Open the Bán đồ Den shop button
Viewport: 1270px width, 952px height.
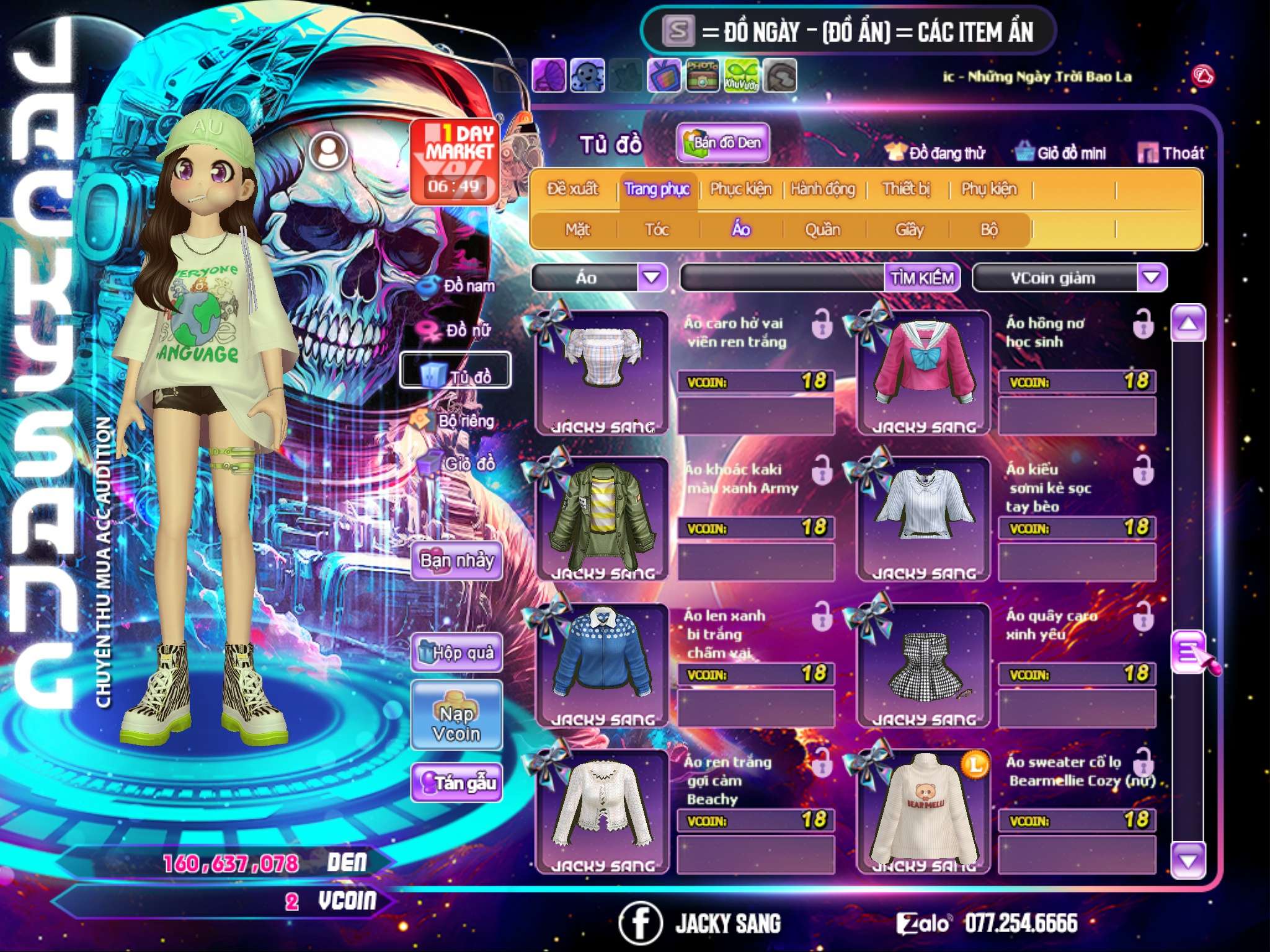(723, 143)
